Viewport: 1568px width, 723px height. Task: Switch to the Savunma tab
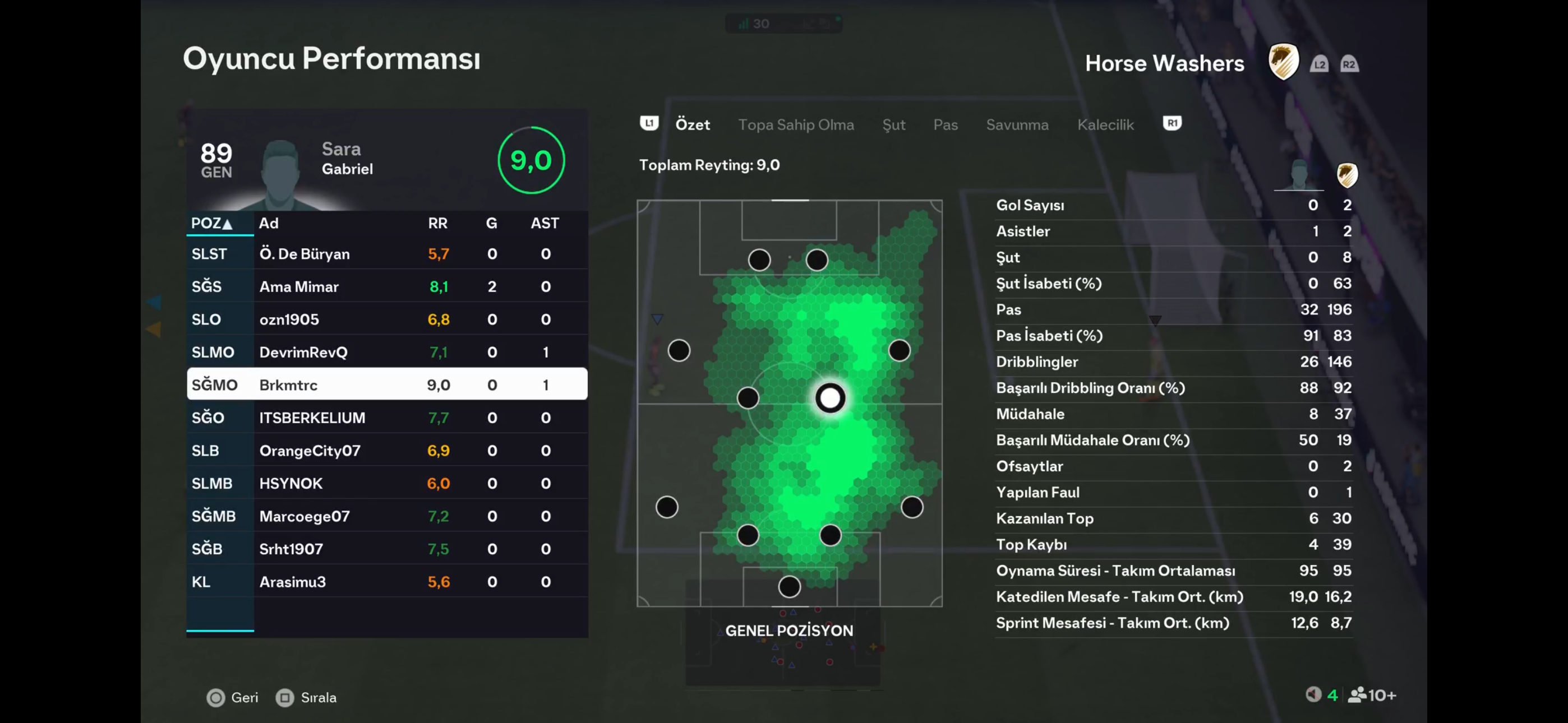[x=1017, y=125]
